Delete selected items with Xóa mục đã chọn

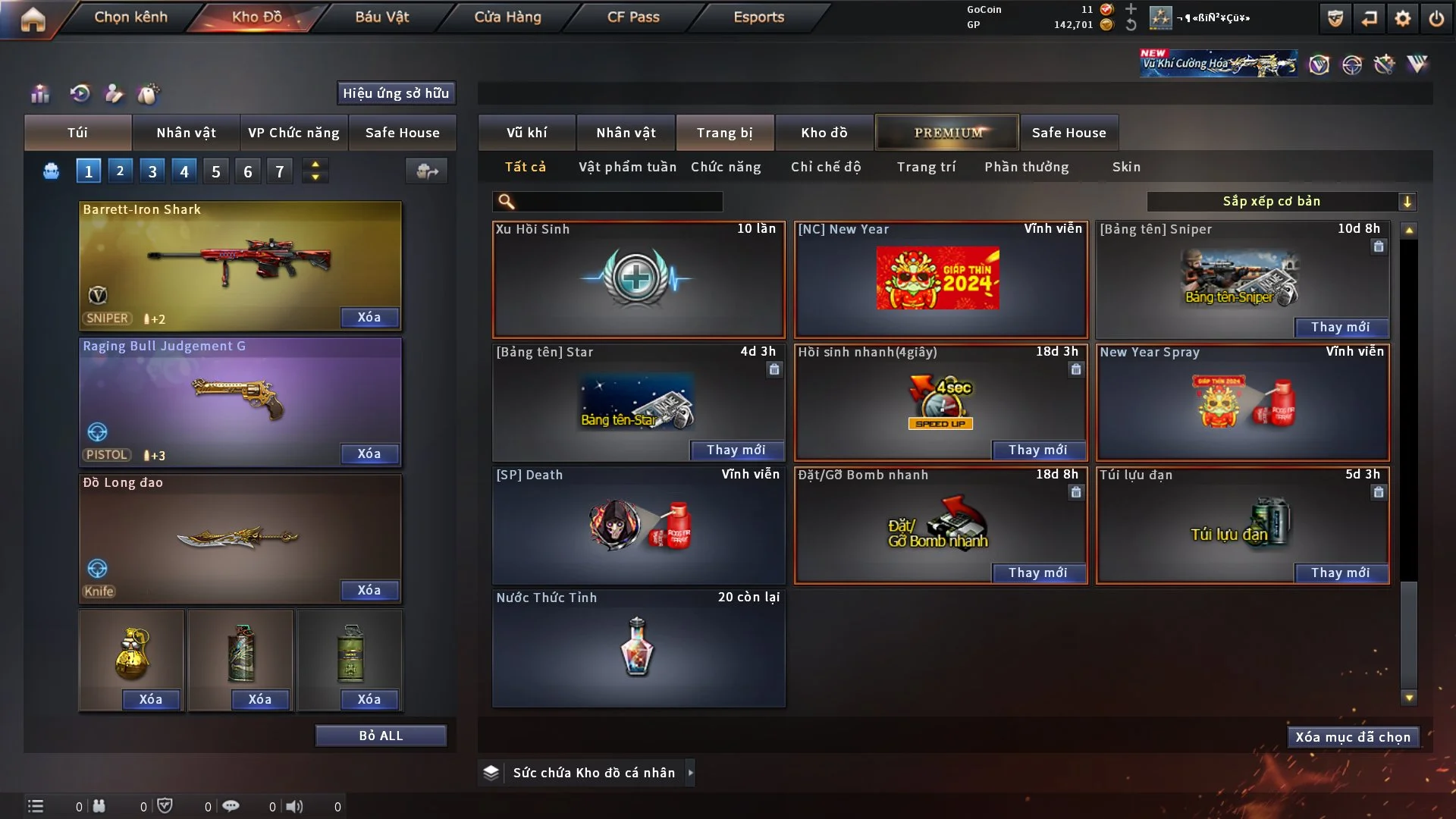1352,737
